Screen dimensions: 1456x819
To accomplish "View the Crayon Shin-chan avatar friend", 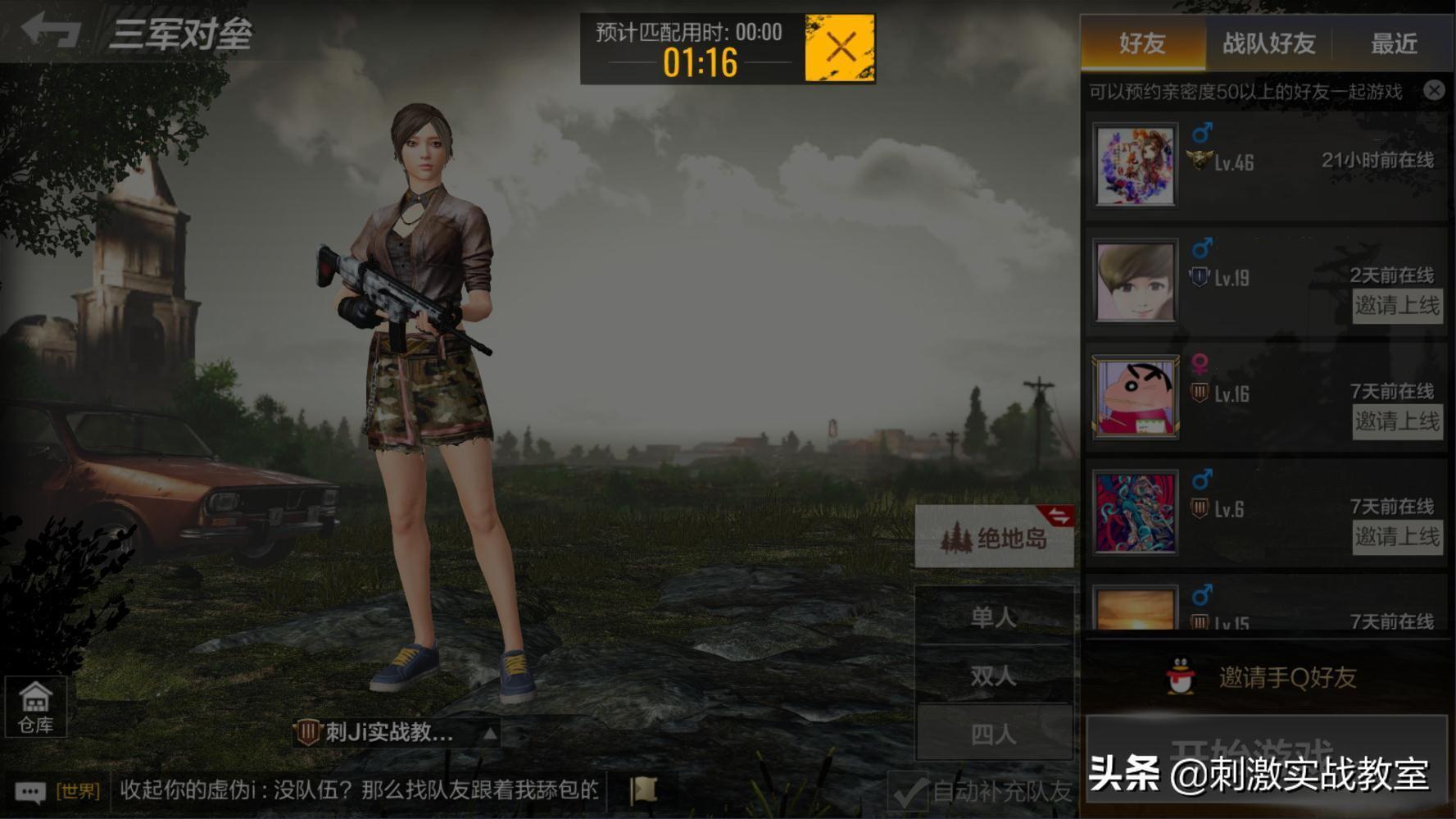I will [x=1136, y=397].
